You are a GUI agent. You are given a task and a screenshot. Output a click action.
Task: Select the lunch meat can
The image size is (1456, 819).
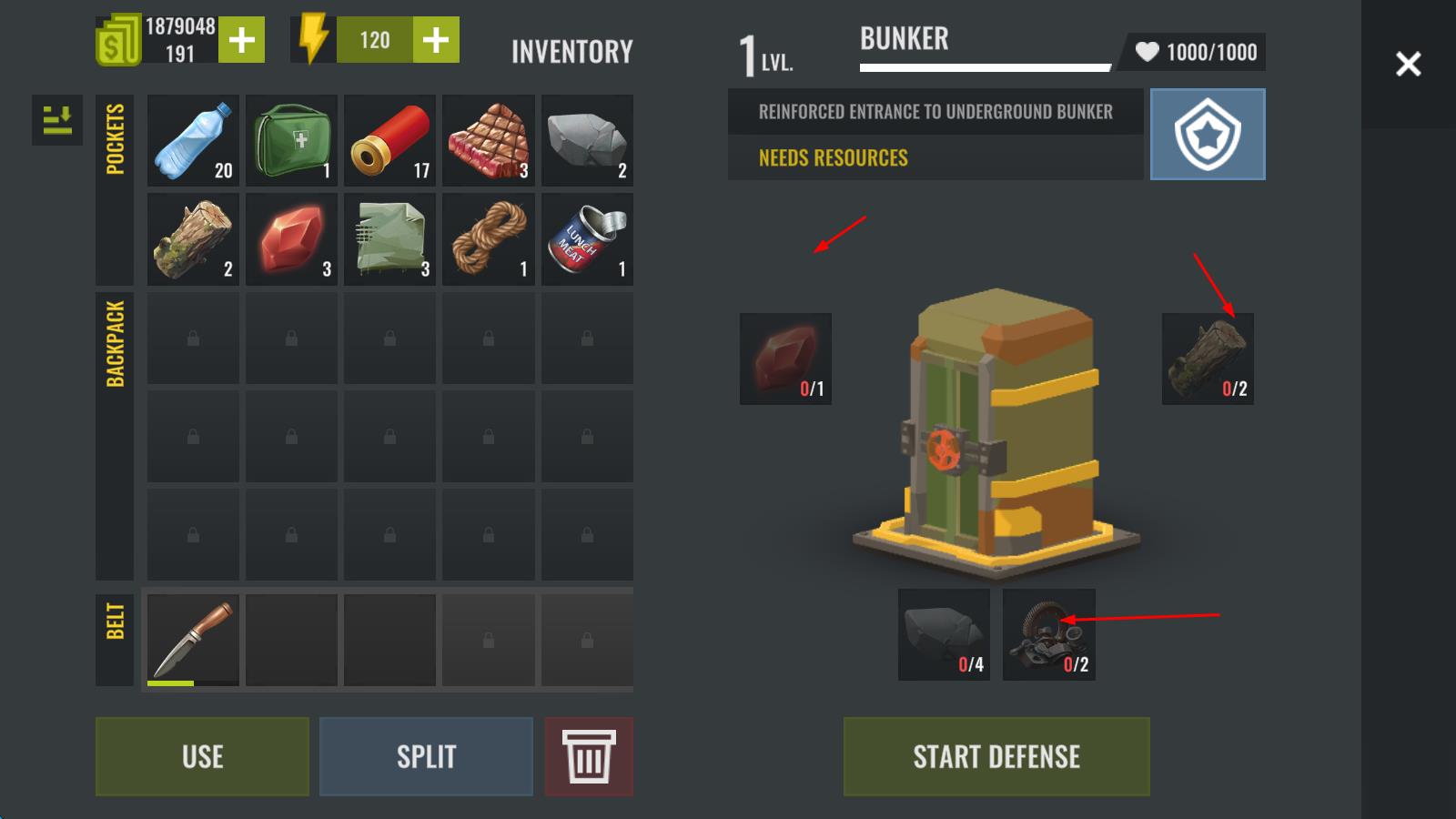point(587,239)
